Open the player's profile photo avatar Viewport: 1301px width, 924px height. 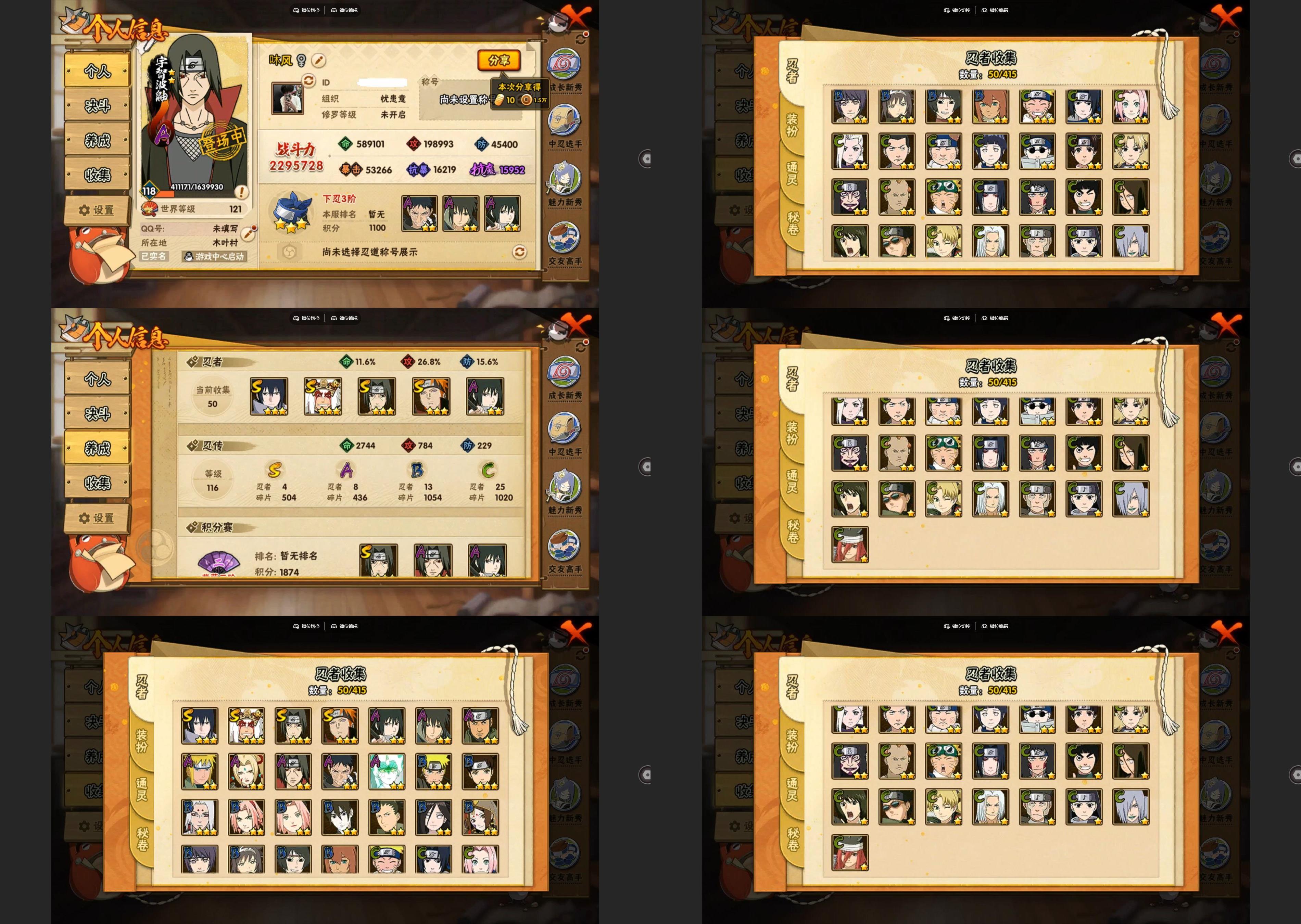coord(287,99)
